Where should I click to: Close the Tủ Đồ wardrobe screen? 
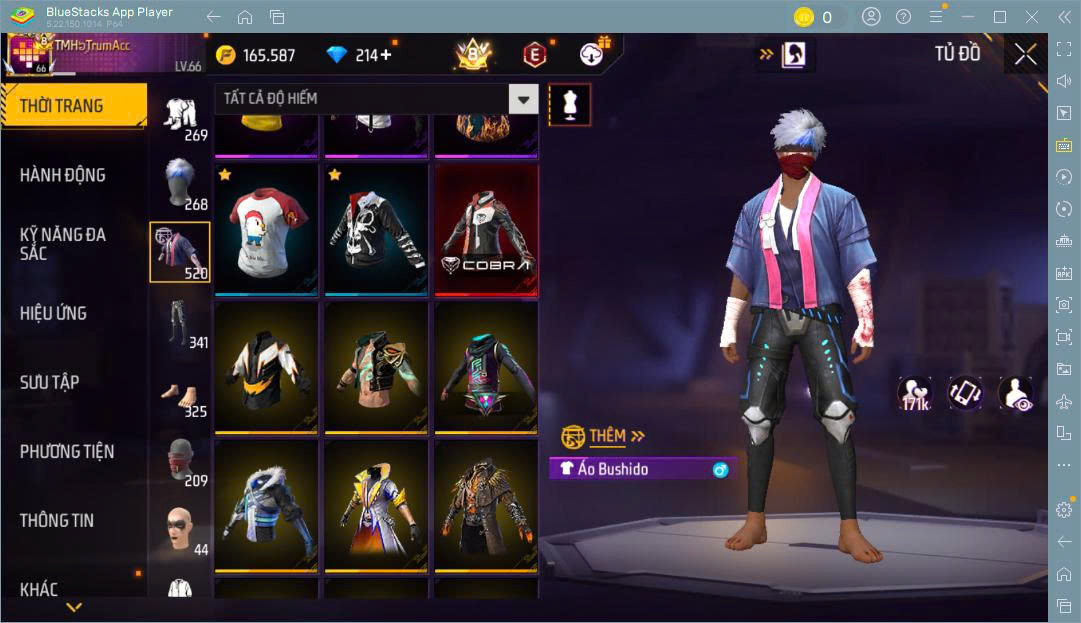1025,55
